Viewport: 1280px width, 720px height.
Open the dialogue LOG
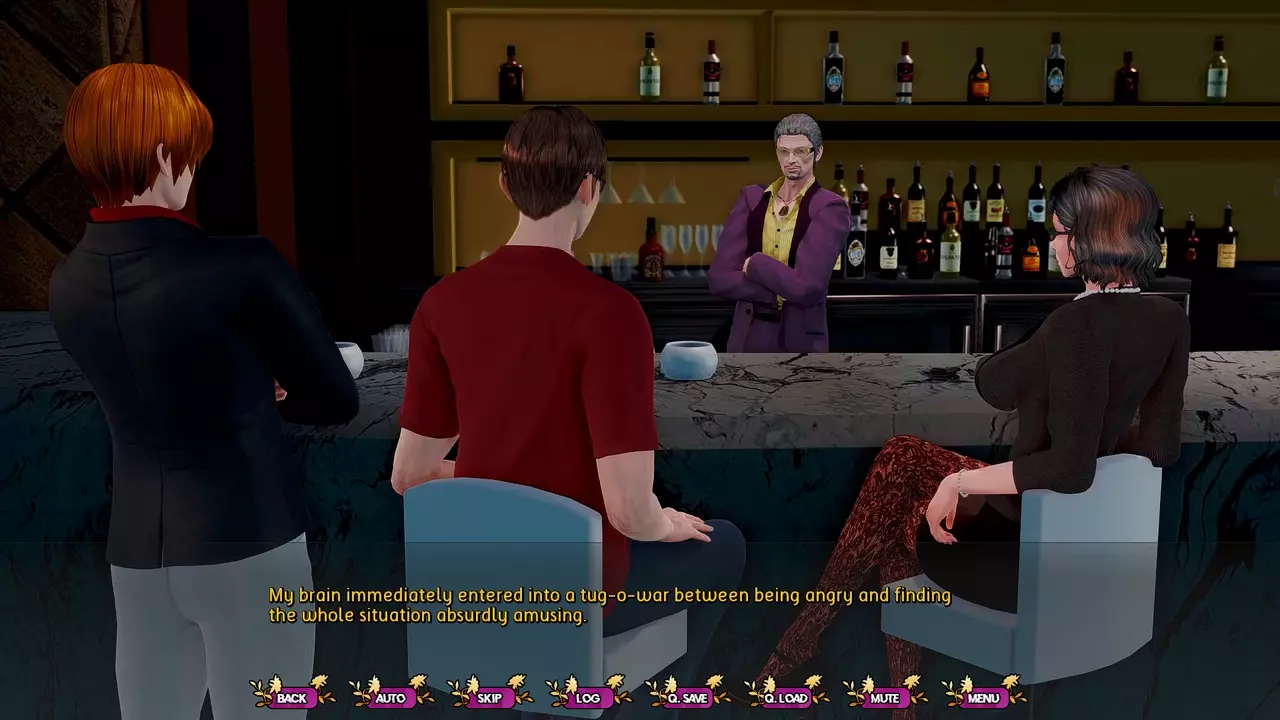tap(588, 697)
